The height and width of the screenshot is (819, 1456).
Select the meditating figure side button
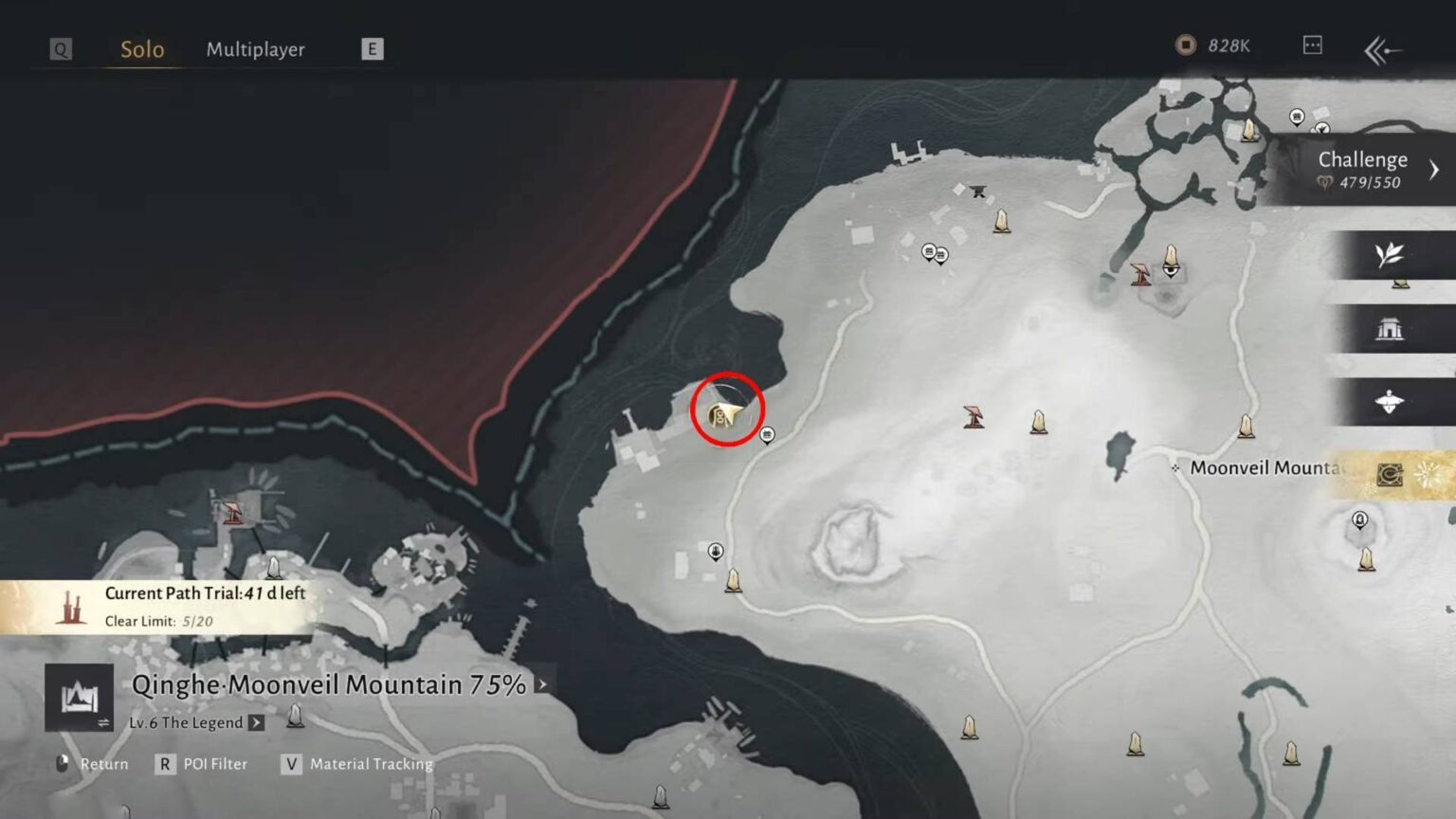coord(1389,402)
